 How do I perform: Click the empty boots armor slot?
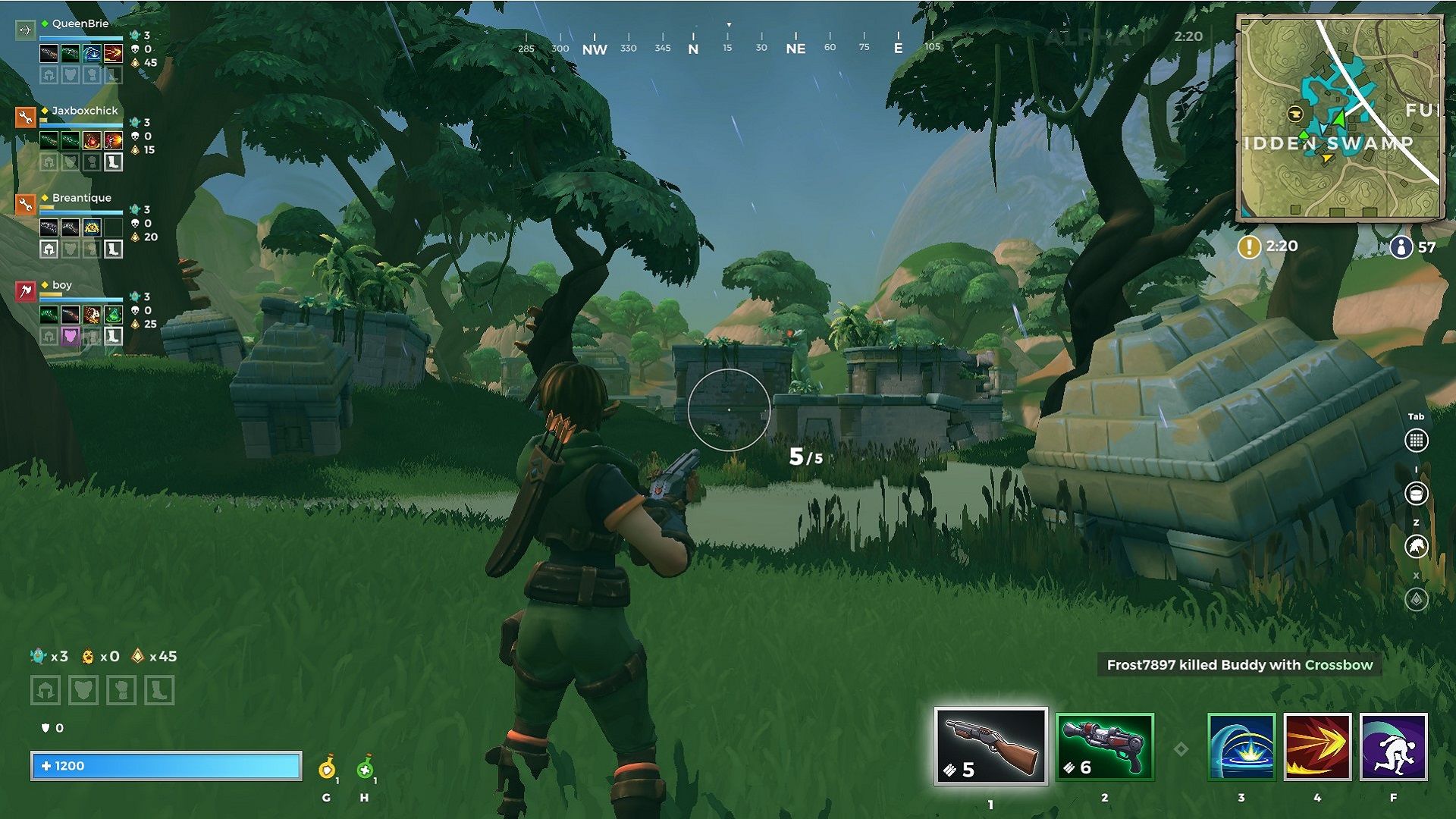159,690
